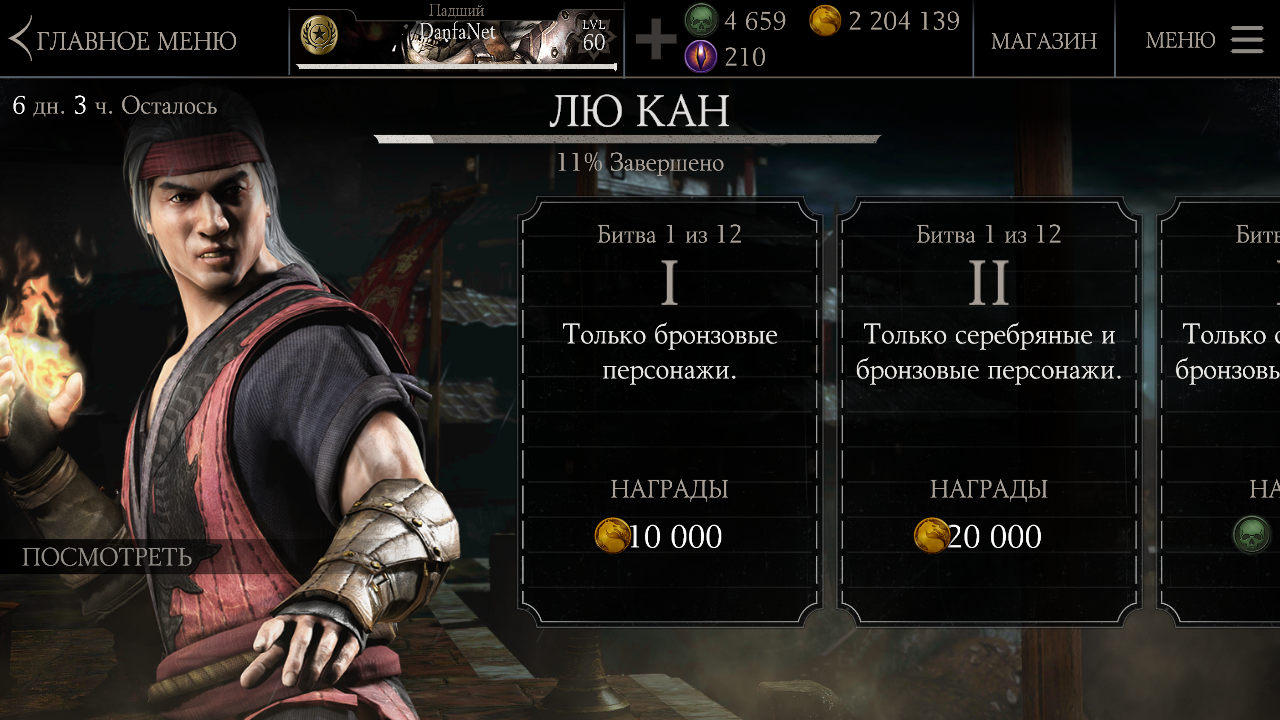Tap the plus icon to add currency
Screen dimensions: 1280x720
(x=656, y=40)
